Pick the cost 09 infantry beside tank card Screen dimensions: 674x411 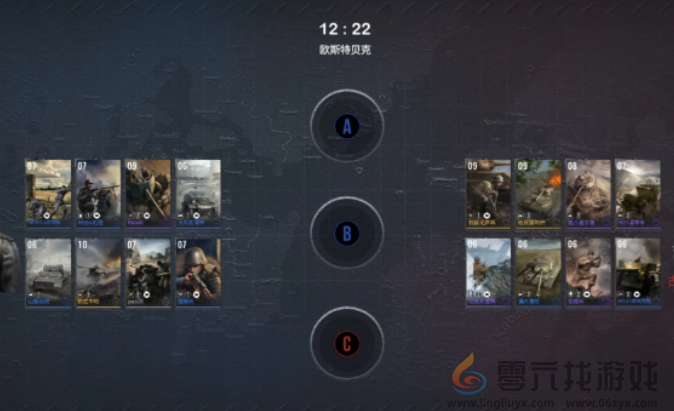pyautogui.click(x=488, y=190)
